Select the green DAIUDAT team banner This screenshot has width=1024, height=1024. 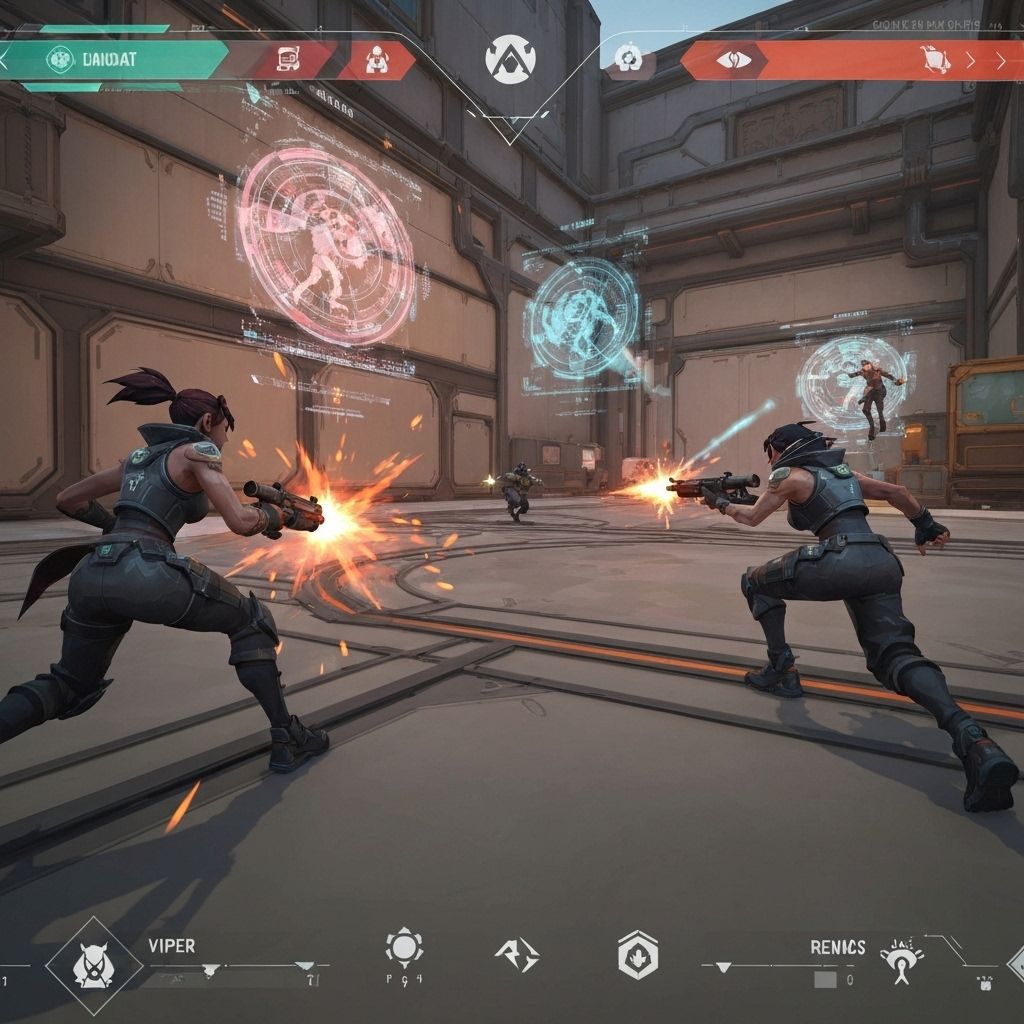pos(120,59)
